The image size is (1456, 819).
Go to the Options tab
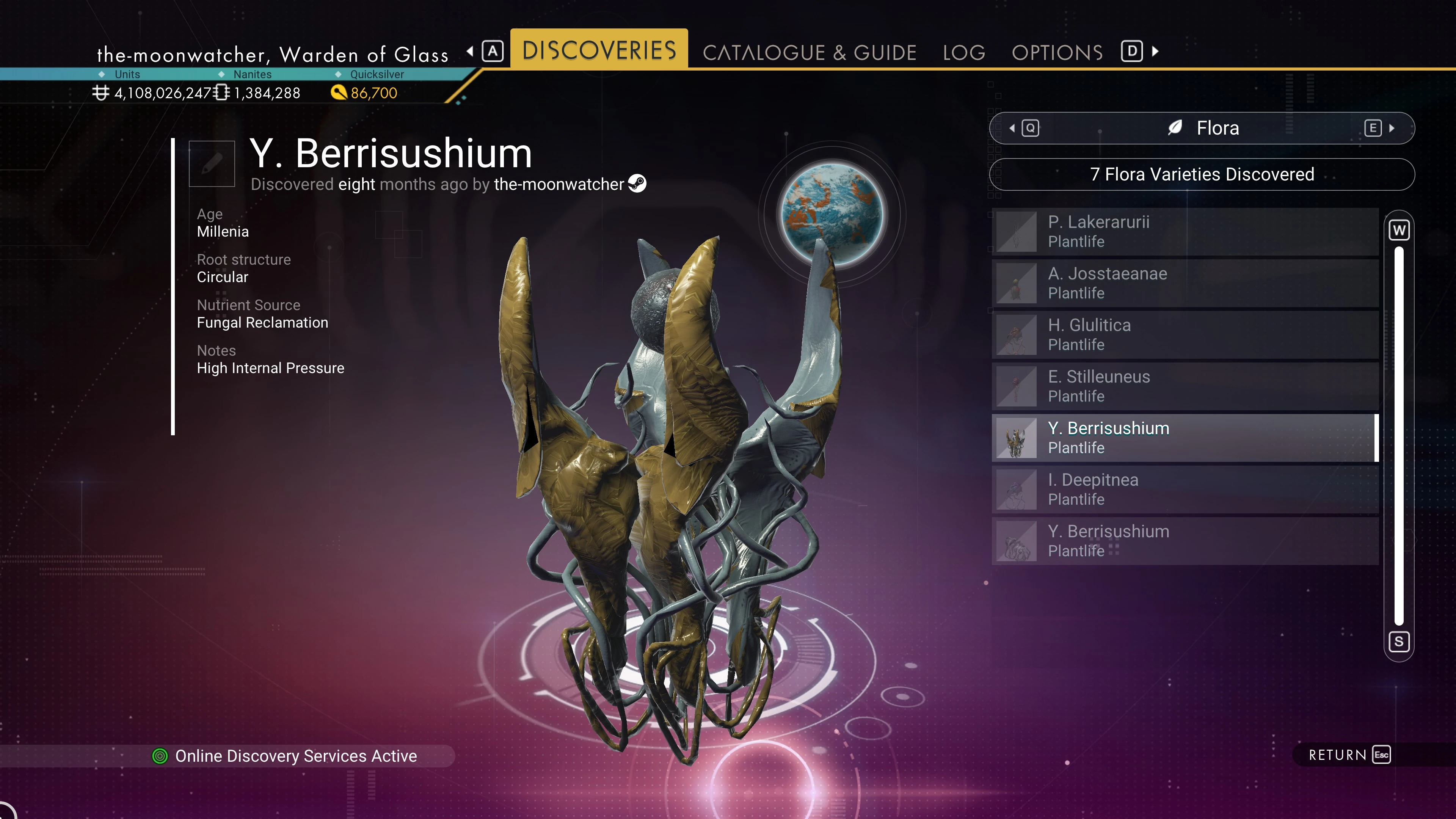click(1057, 53)
